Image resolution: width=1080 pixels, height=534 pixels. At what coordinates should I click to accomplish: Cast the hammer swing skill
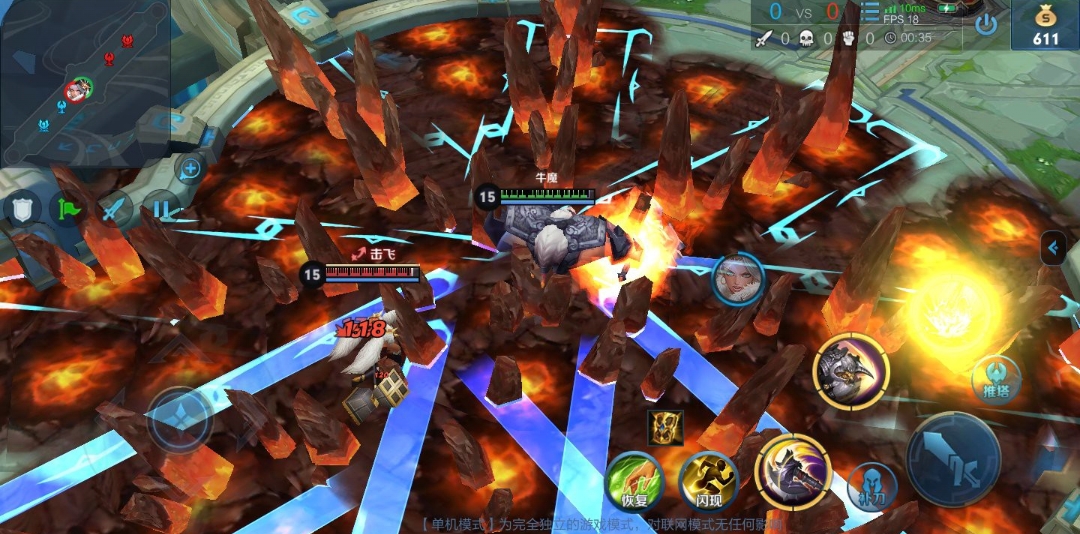coord(790,473)
